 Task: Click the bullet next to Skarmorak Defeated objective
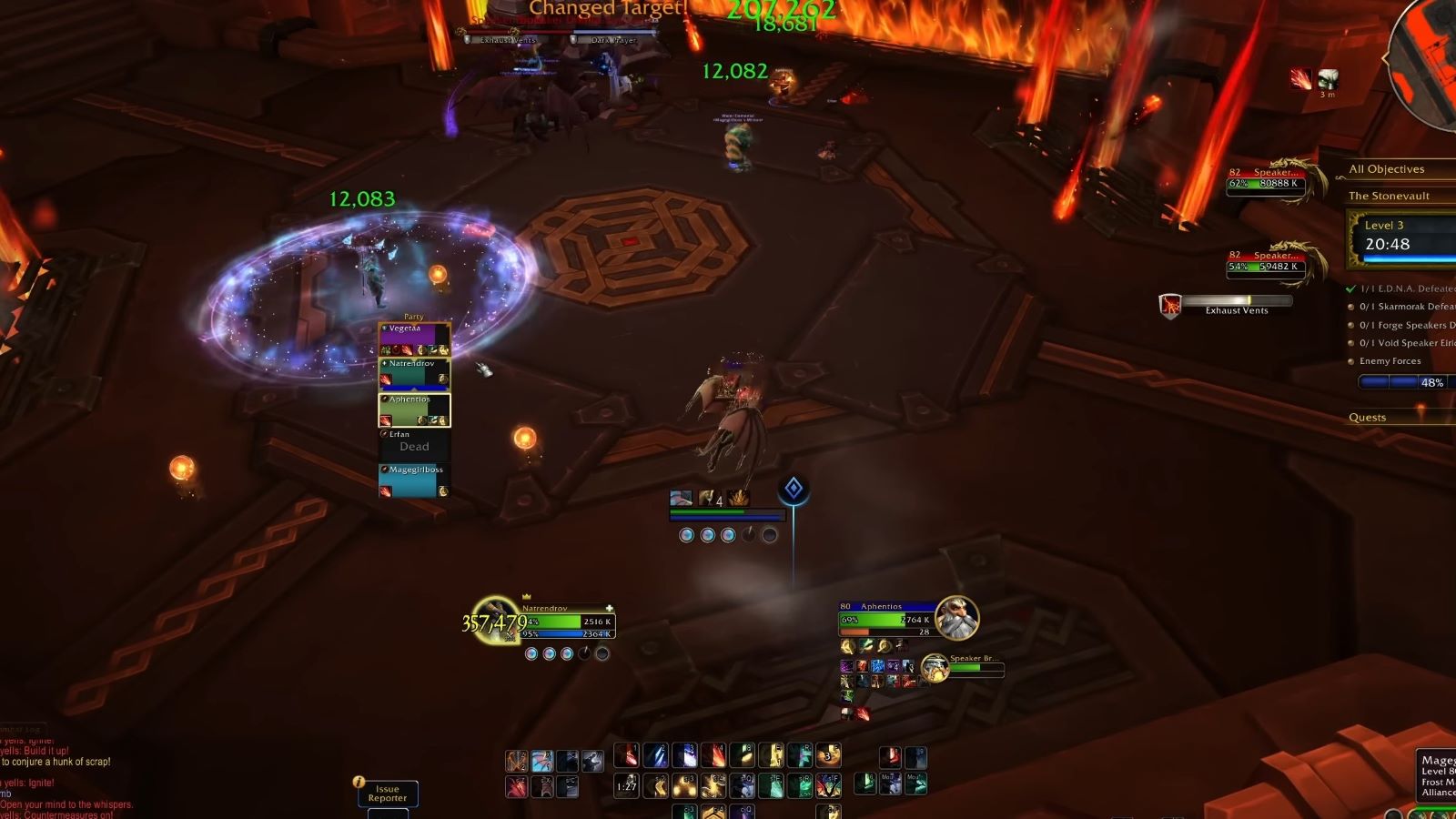coord(1351,308)
